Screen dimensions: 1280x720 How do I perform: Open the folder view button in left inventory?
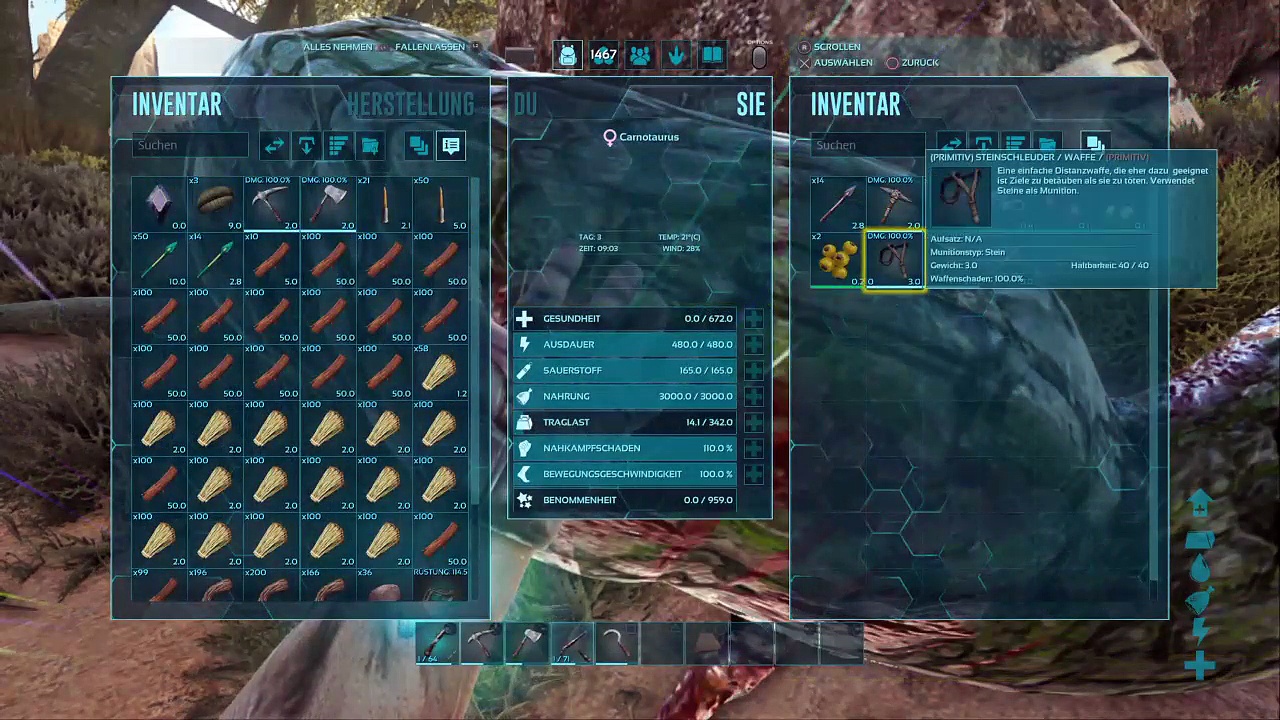click(x=370, y=146)
